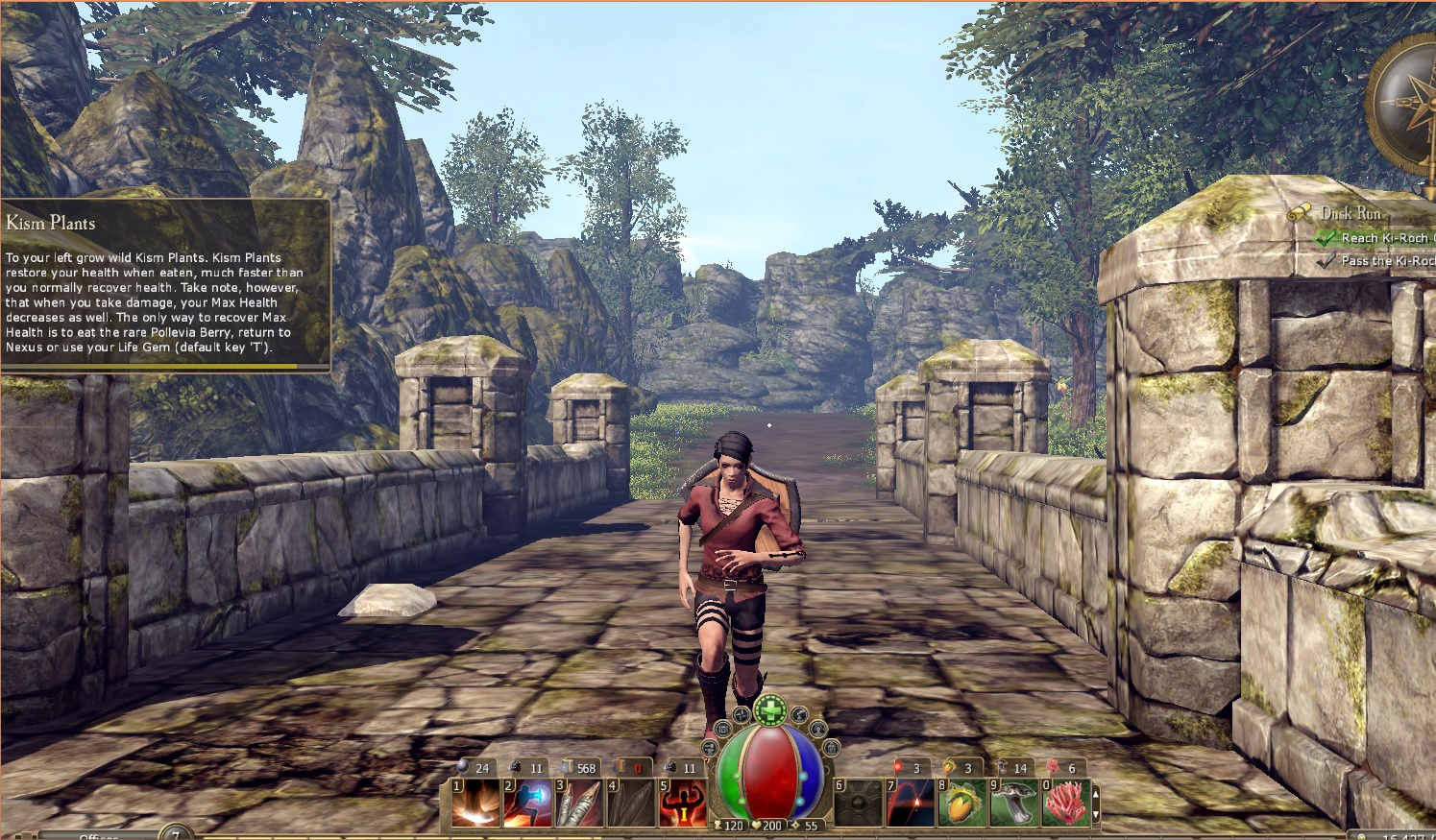Open the Dusk Run quest tracker
The image size is (1436, 840).
1351,213
